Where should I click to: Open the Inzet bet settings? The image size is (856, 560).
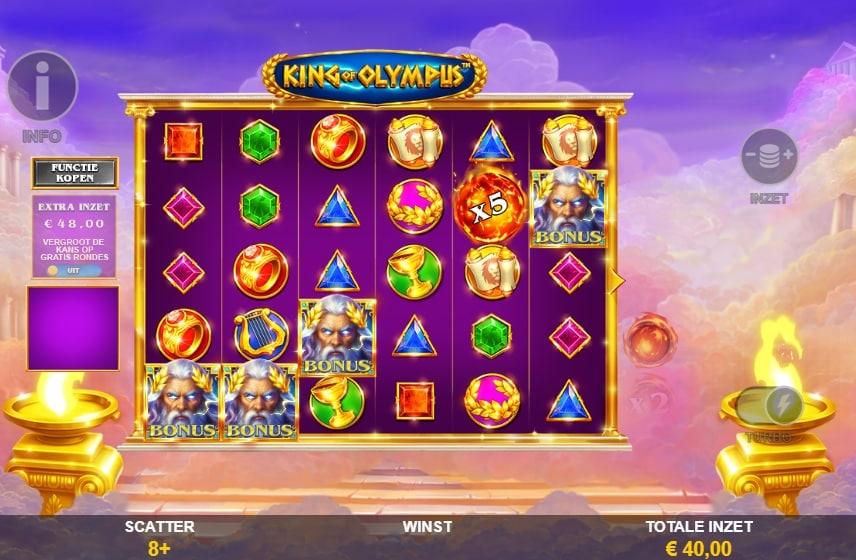[x=769, y=158]
